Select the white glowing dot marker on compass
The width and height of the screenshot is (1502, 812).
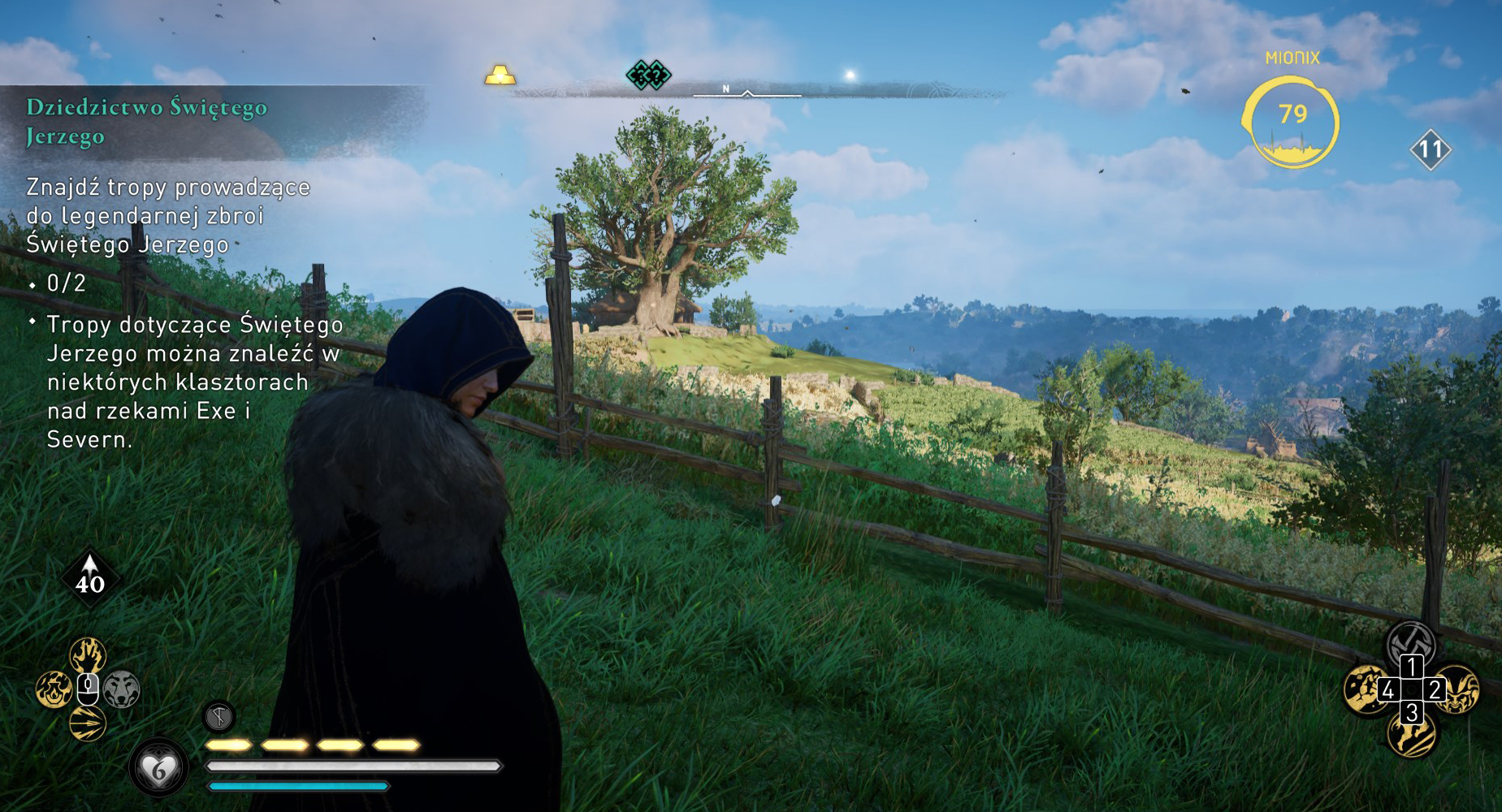click(851, 76)
